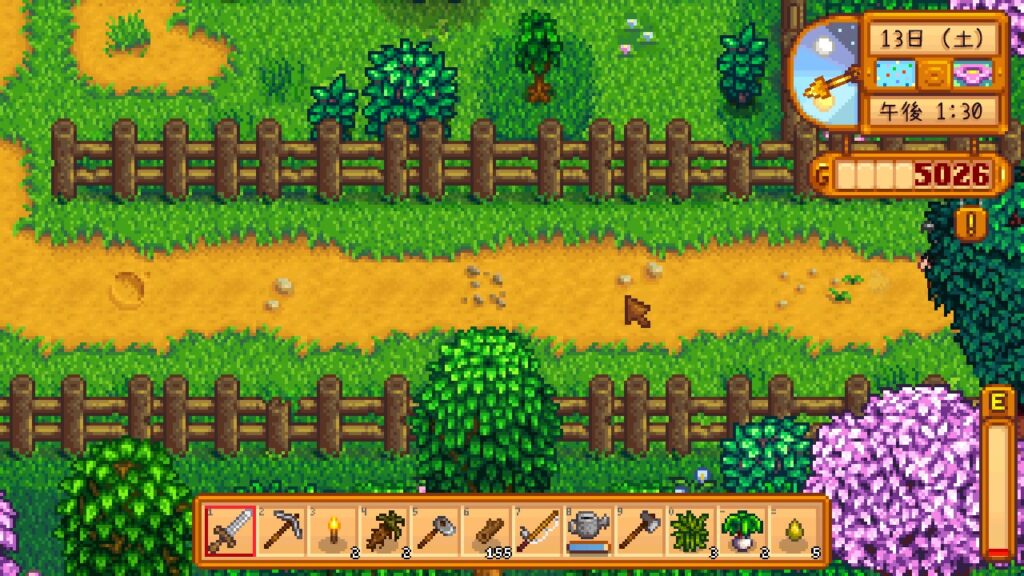The width and height of the screenshot is (1024, 576).
Task: Pick the green fiber bundle slot
Action: pos(691,530)
